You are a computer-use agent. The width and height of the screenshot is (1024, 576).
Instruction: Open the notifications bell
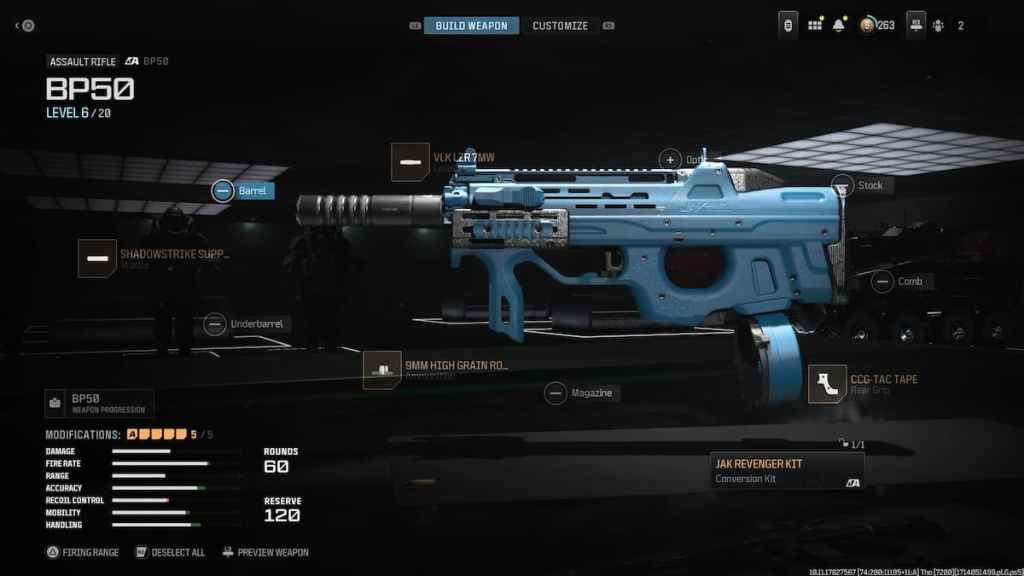click(839, 25)
